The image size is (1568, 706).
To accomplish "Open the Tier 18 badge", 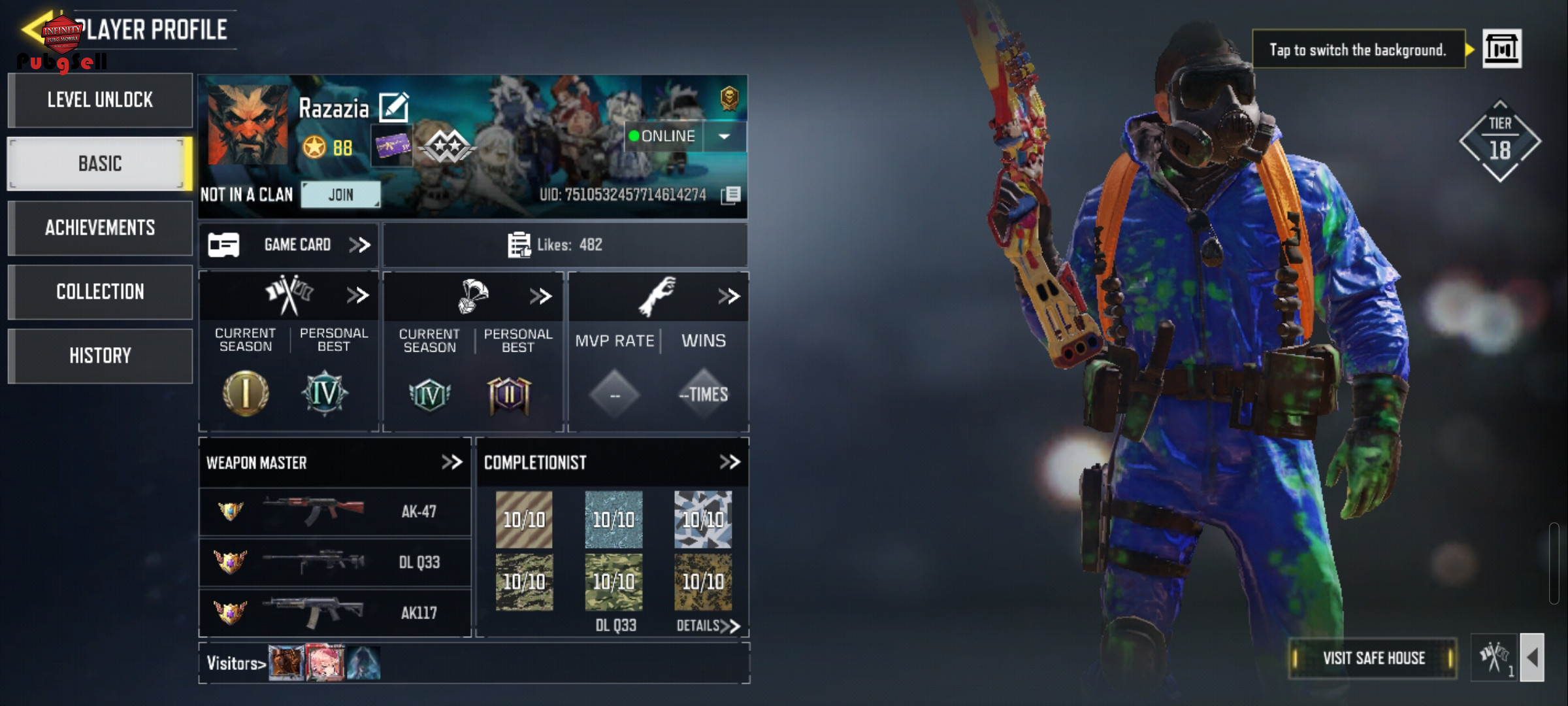I will coord(1500,141).
